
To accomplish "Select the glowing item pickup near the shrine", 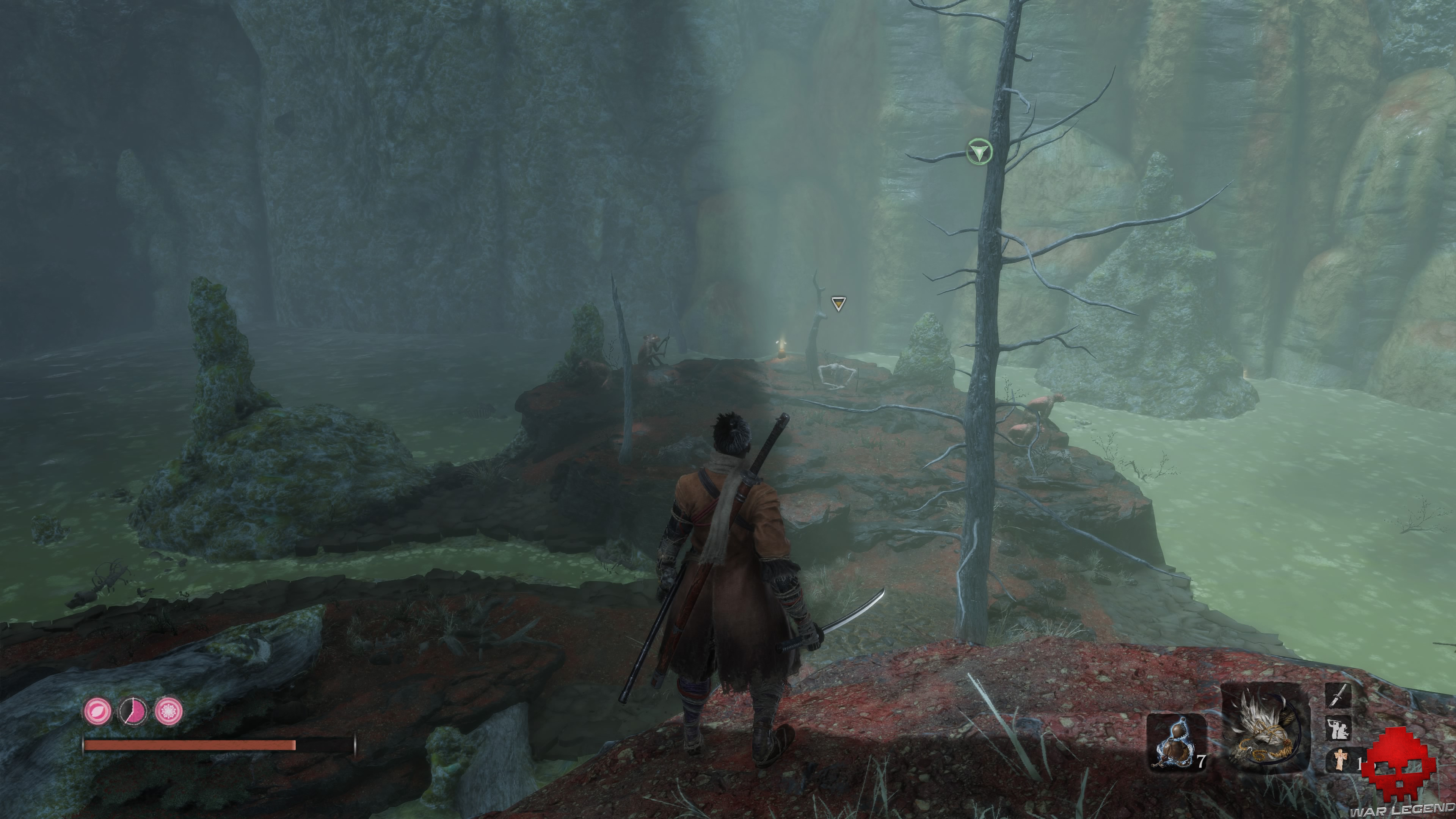I will pyautogui.click(x=782, y=349).
